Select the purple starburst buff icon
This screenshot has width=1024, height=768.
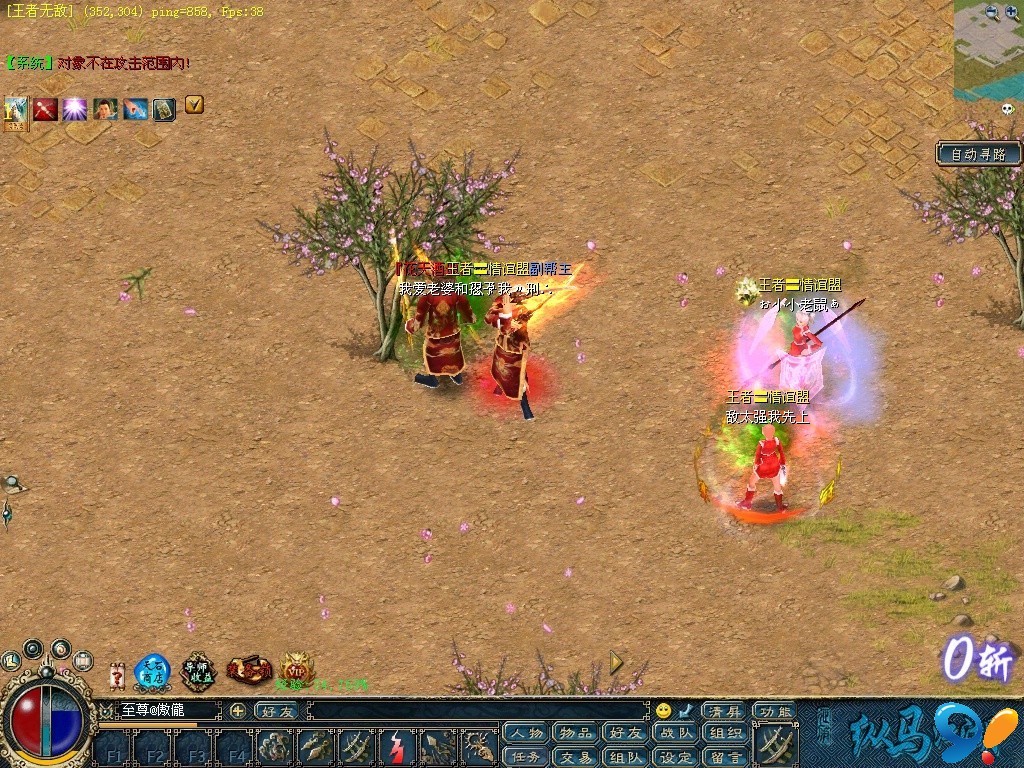pyautogui.click(x=75, y=108)
